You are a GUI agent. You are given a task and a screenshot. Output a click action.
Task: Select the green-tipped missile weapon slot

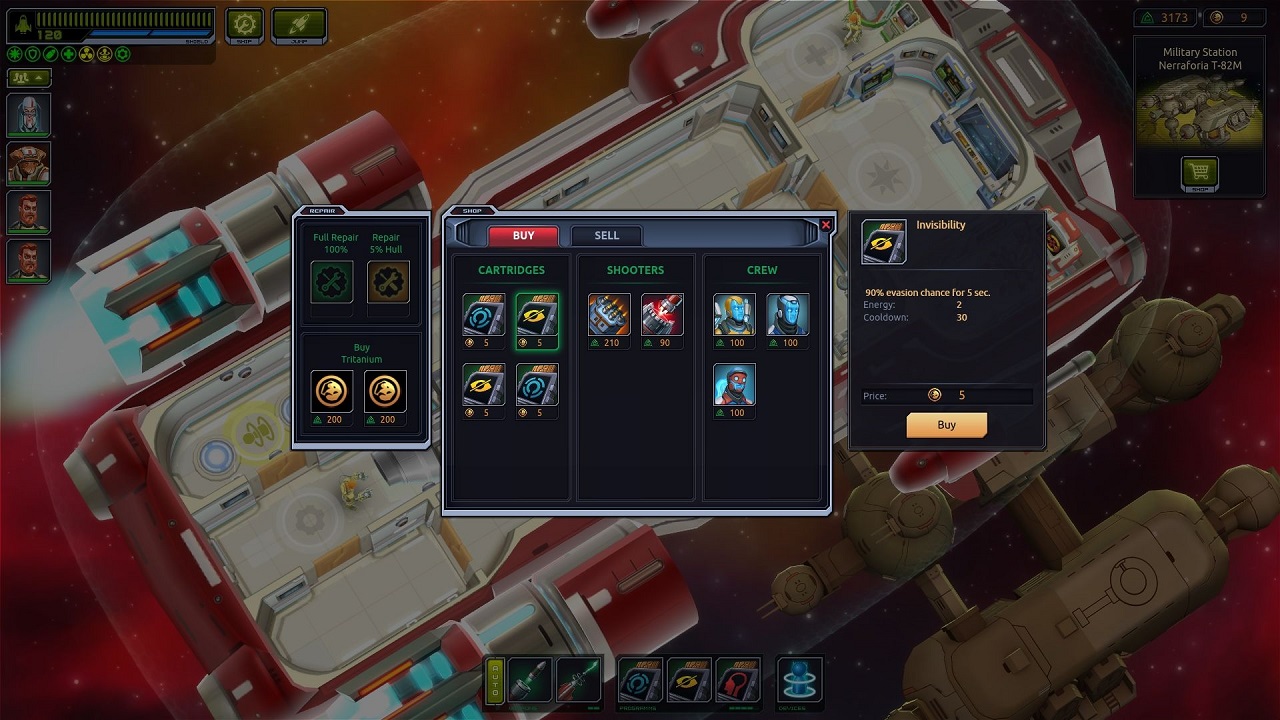tap(579, 680)
